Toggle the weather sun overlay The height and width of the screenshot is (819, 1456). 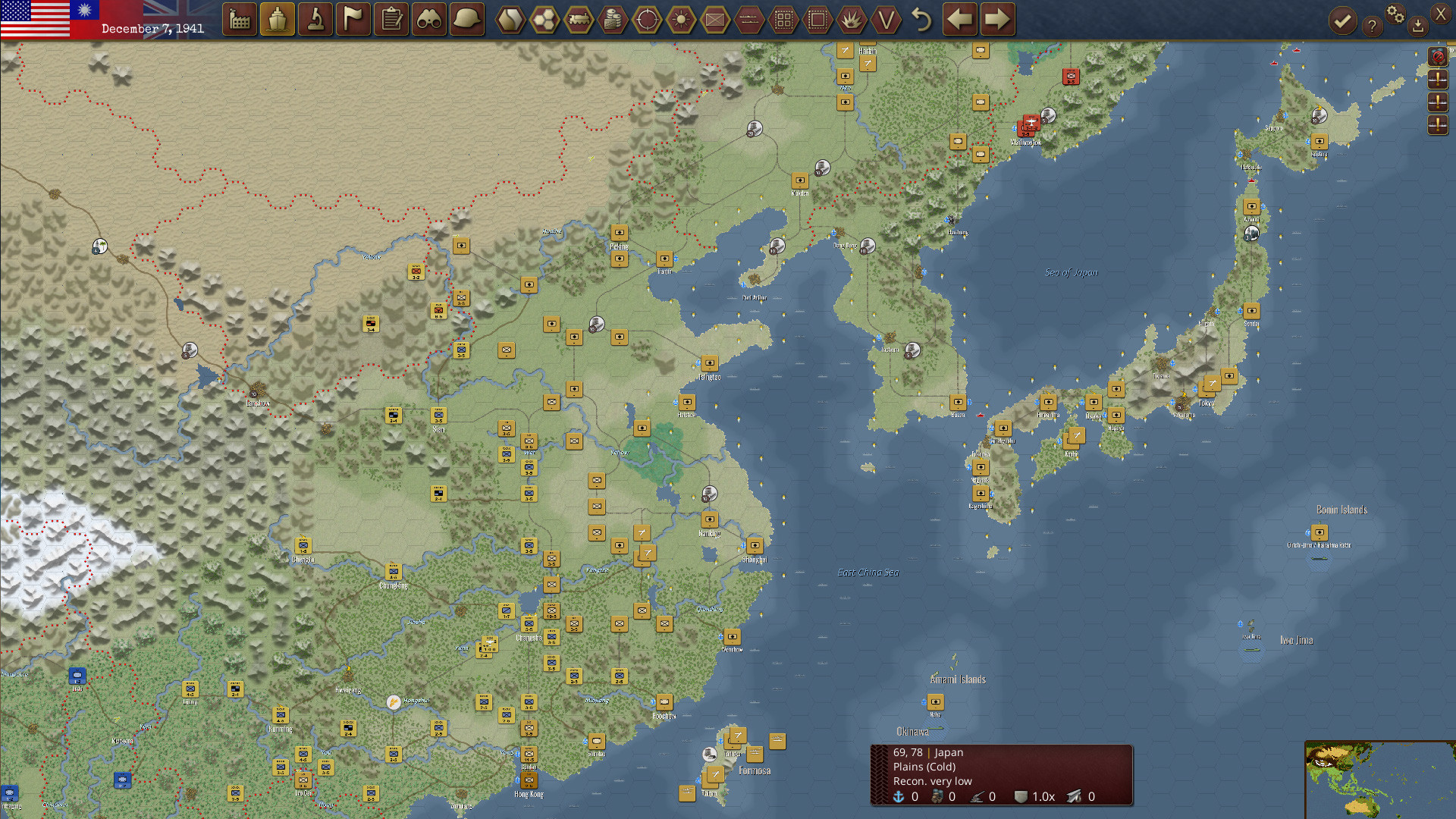coord(681,20)
